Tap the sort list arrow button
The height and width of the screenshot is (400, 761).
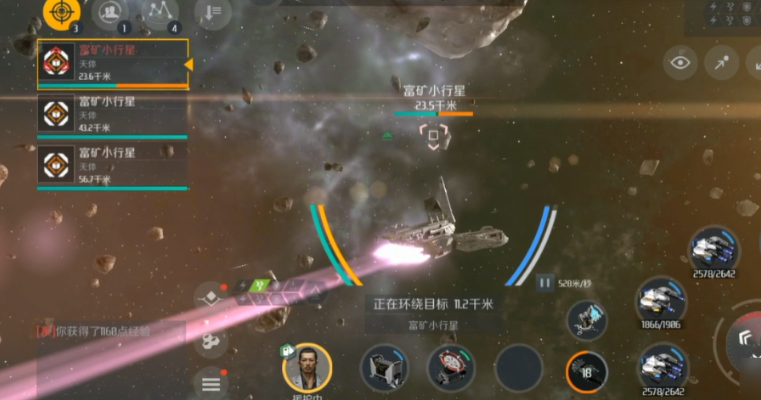pyautogui.click(x=212, y=13)
